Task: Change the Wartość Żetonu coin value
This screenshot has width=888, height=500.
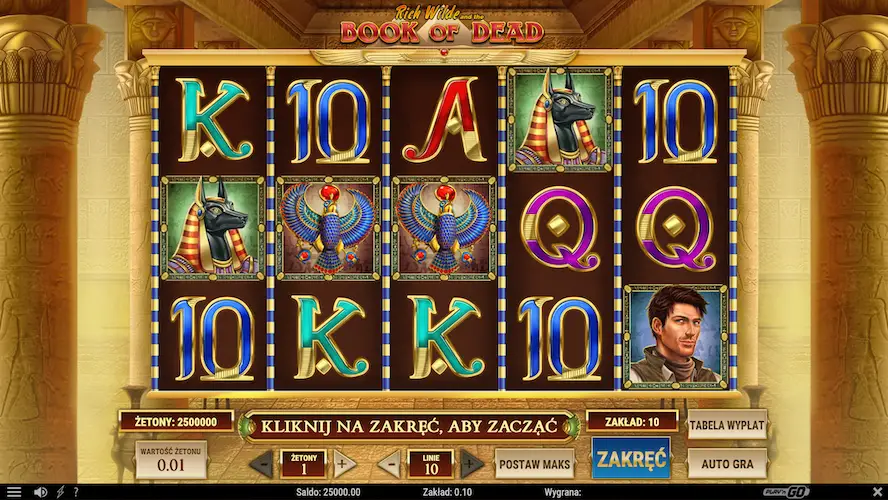Action: tap(171, 460)
